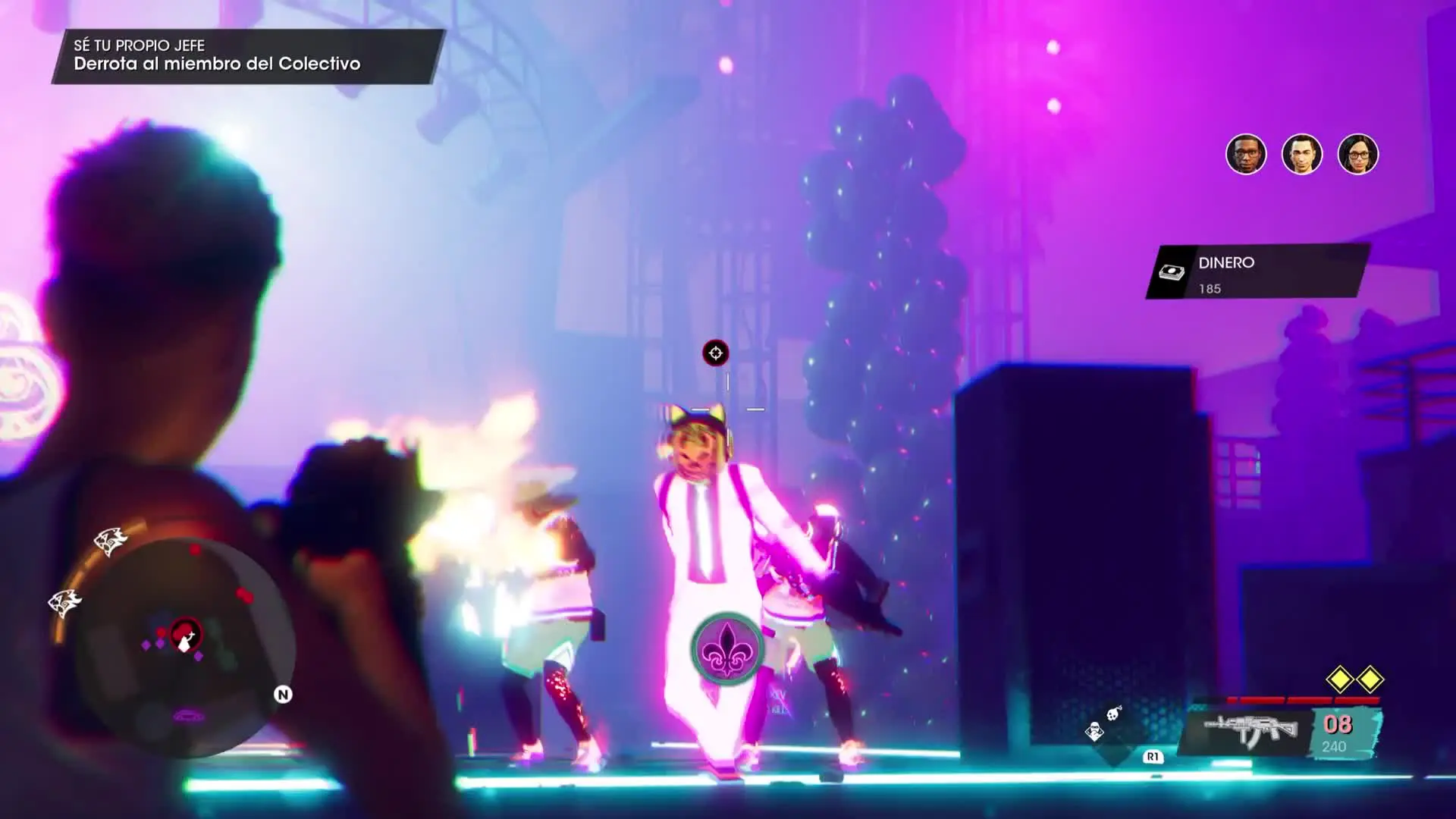Viewport: 1456px width, 819px height.
Task: Select the assault rifle weapon icon
Action: pyautogui.click(x=1250, y=730)
